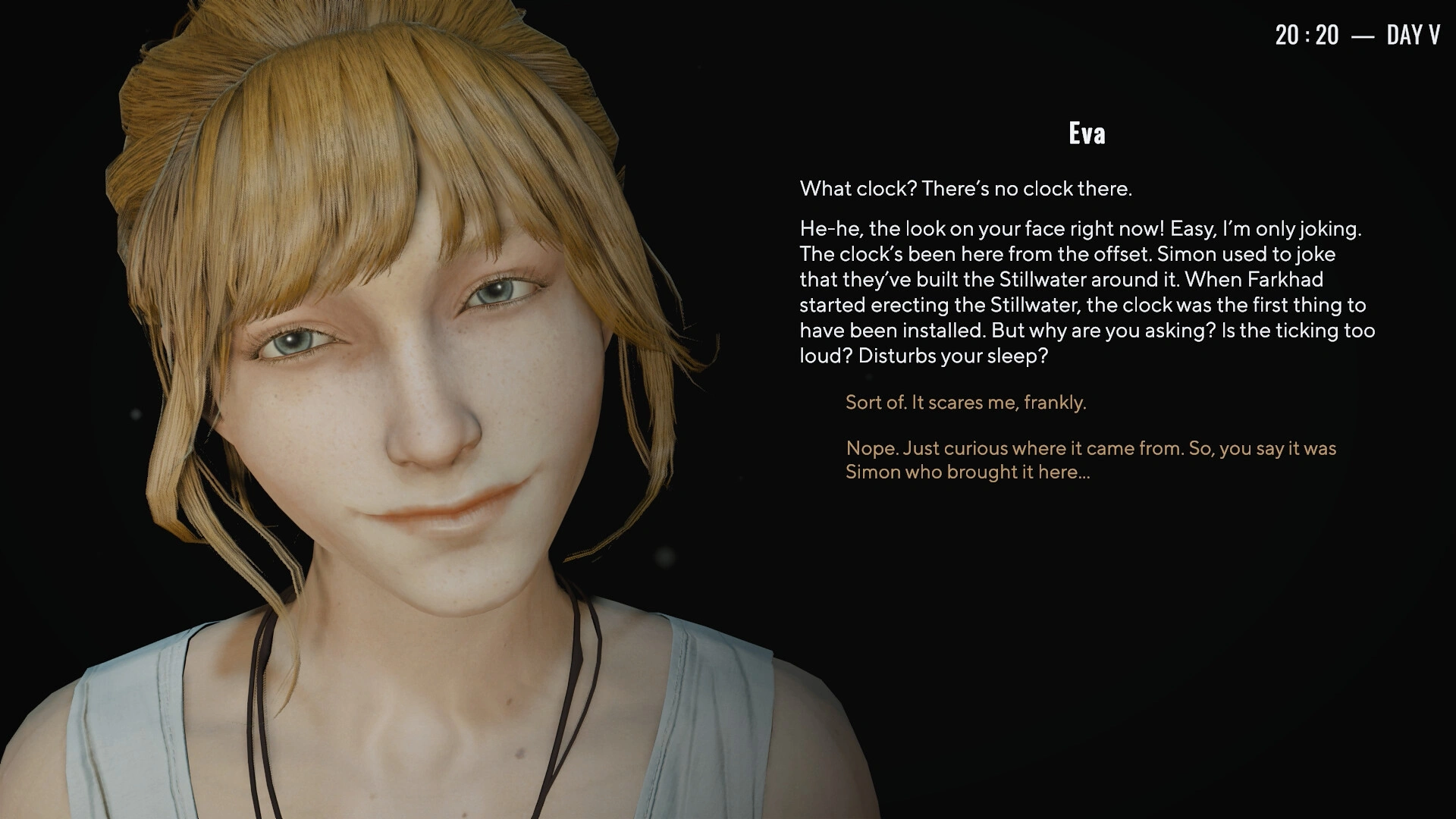Choose the "Nope. Just curious where it came from" response

coord(1090,448)
